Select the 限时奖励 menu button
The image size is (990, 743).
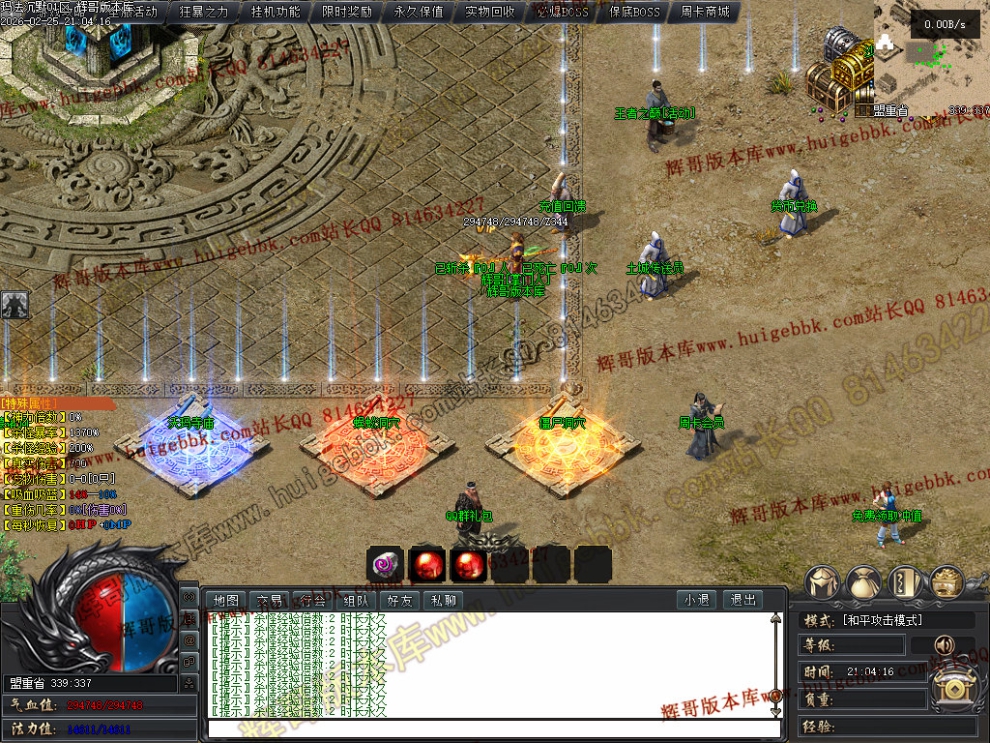click(x=347, y=12)
